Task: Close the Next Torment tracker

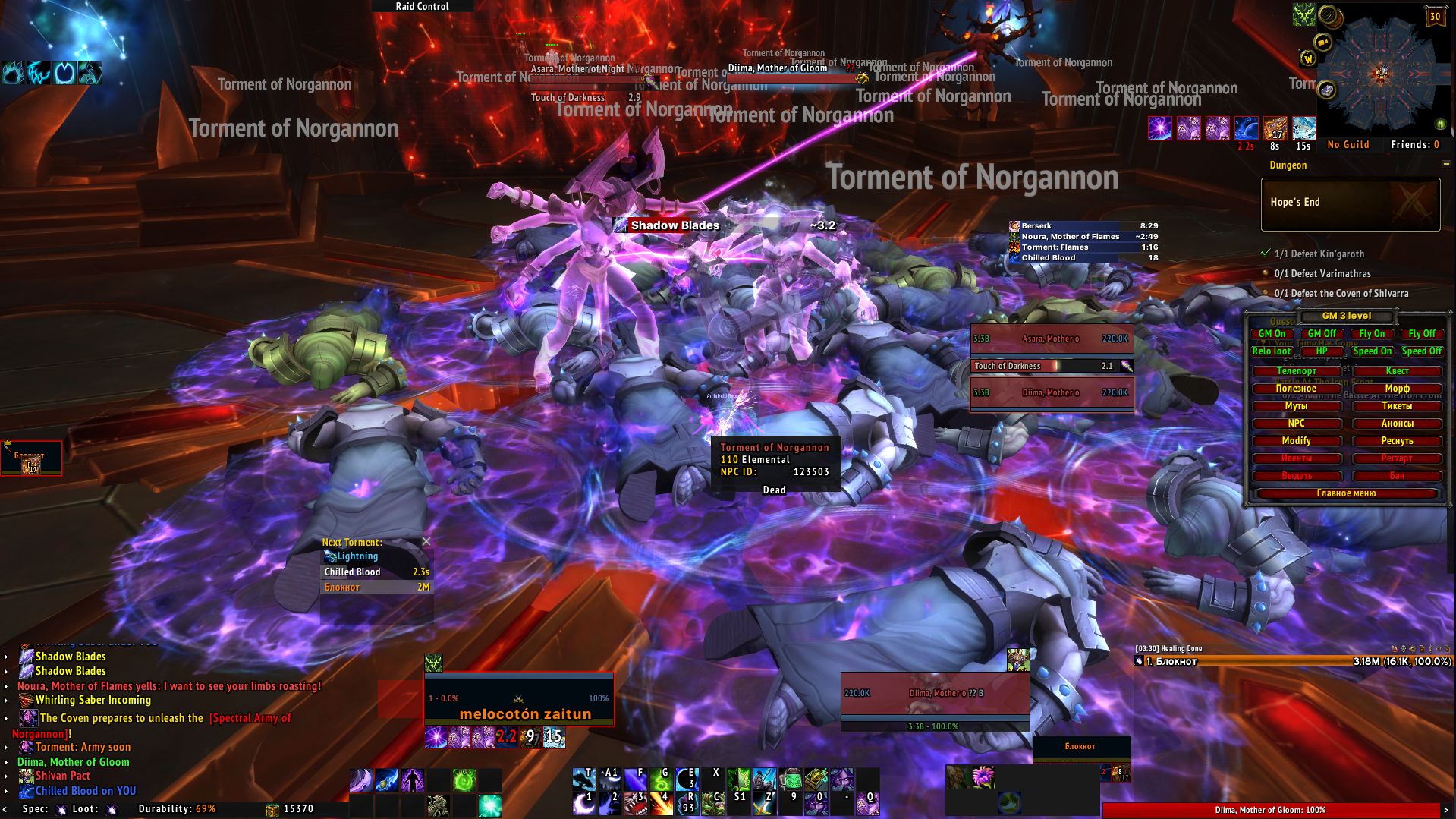Action: [x=426, y=542]
